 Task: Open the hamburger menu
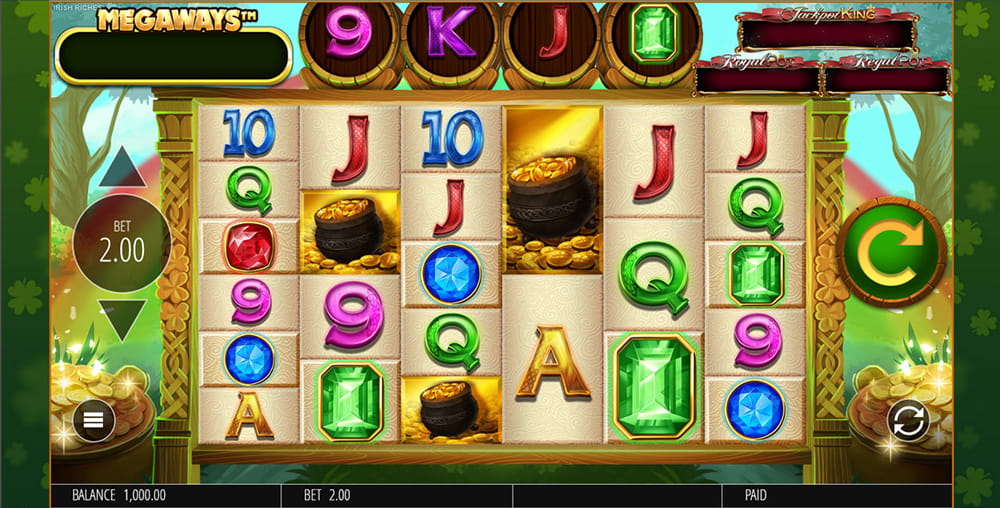(x=94, y=420)
